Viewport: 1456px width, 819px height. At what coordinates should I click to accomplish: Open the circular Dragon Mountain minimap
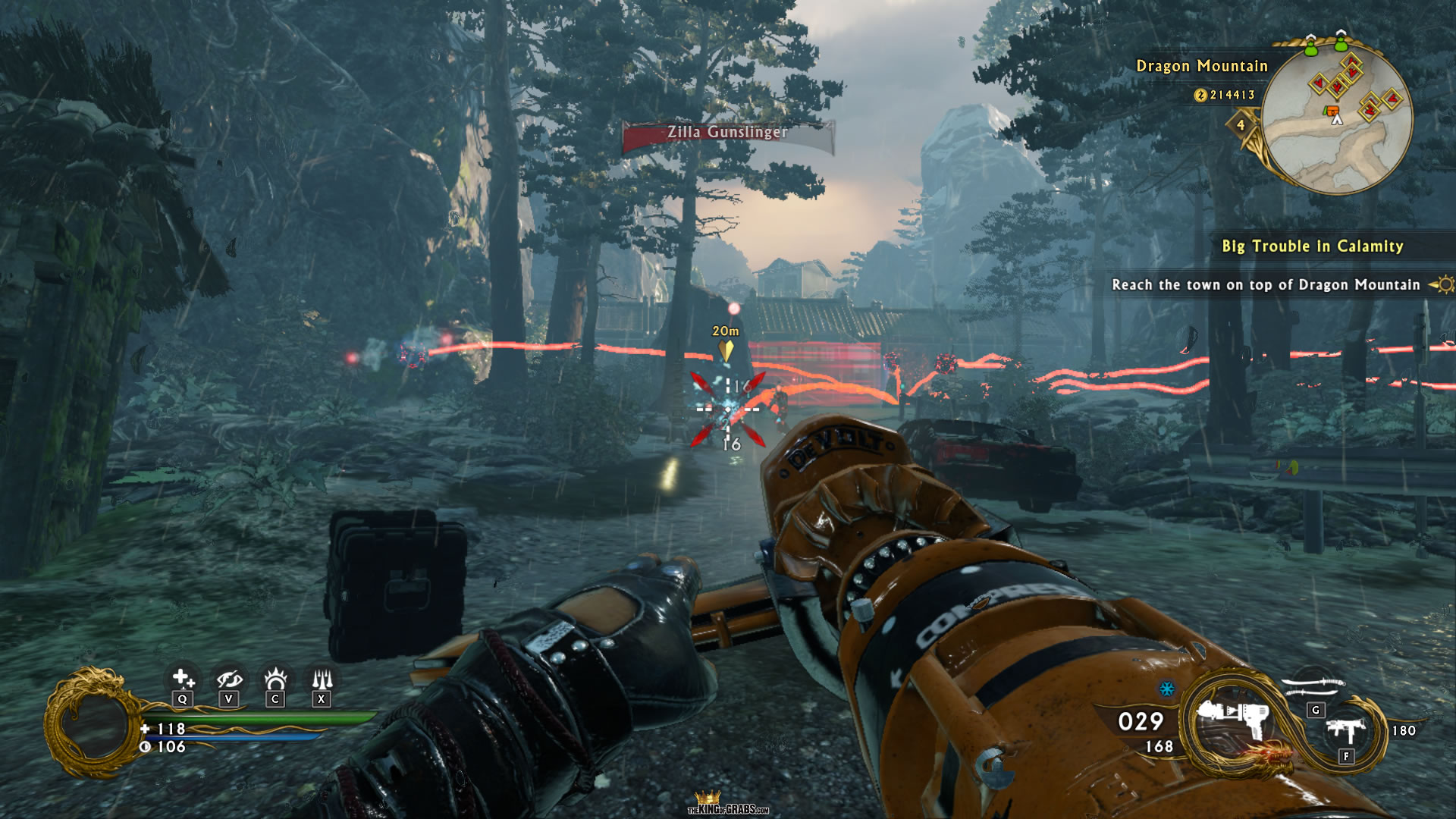[1337, 118]
